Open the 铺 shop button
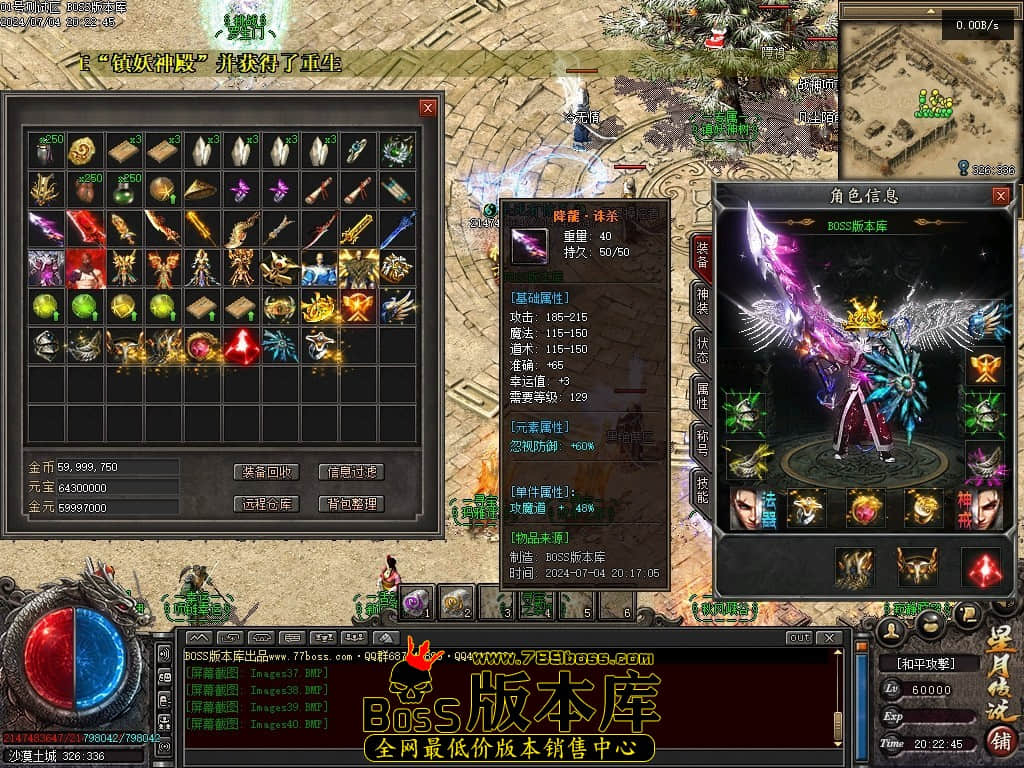The image size is (1024, 768). click(999, 741)
